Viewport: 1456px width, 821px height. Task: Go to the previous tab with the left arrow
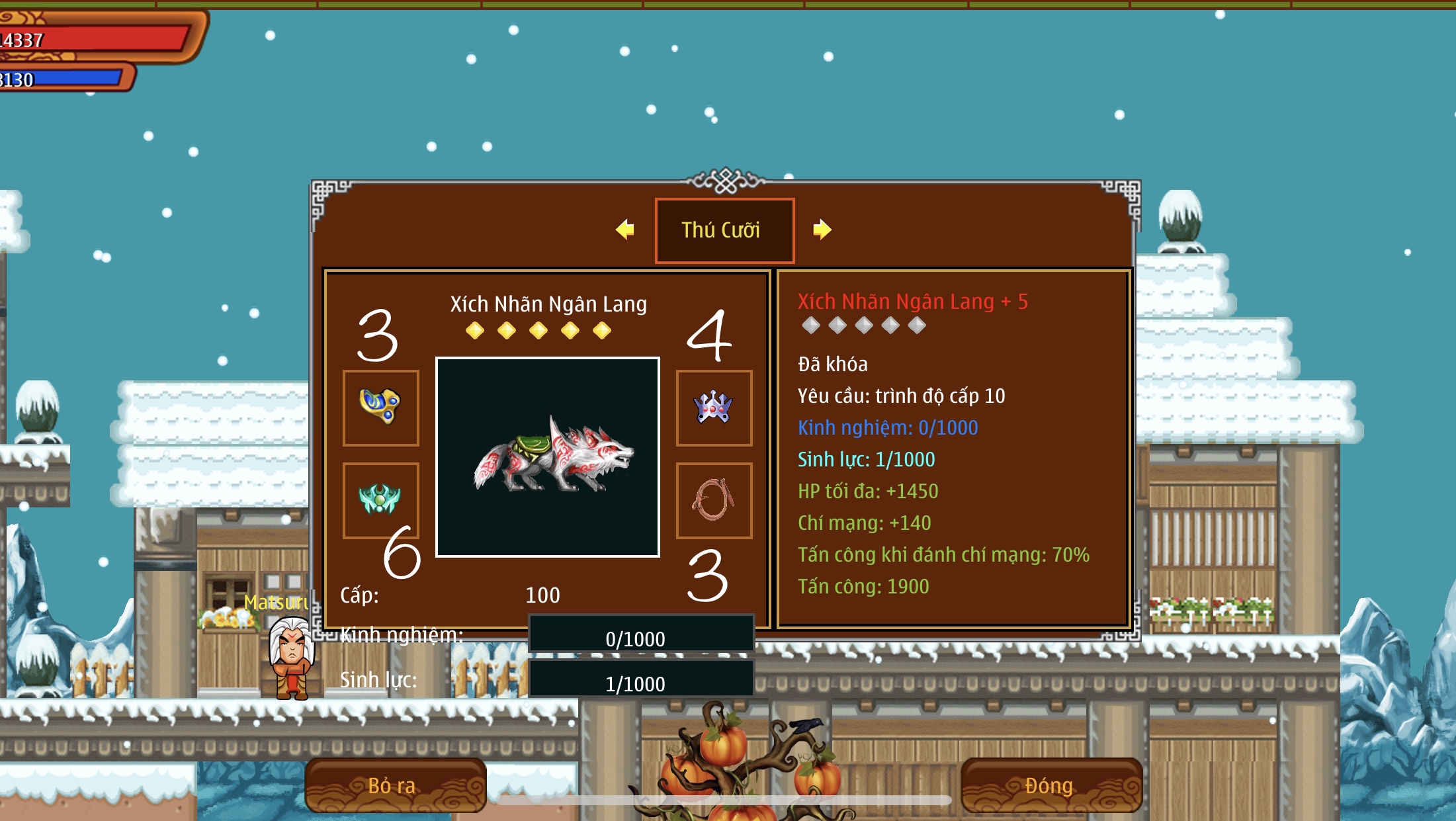click(624, 230)
